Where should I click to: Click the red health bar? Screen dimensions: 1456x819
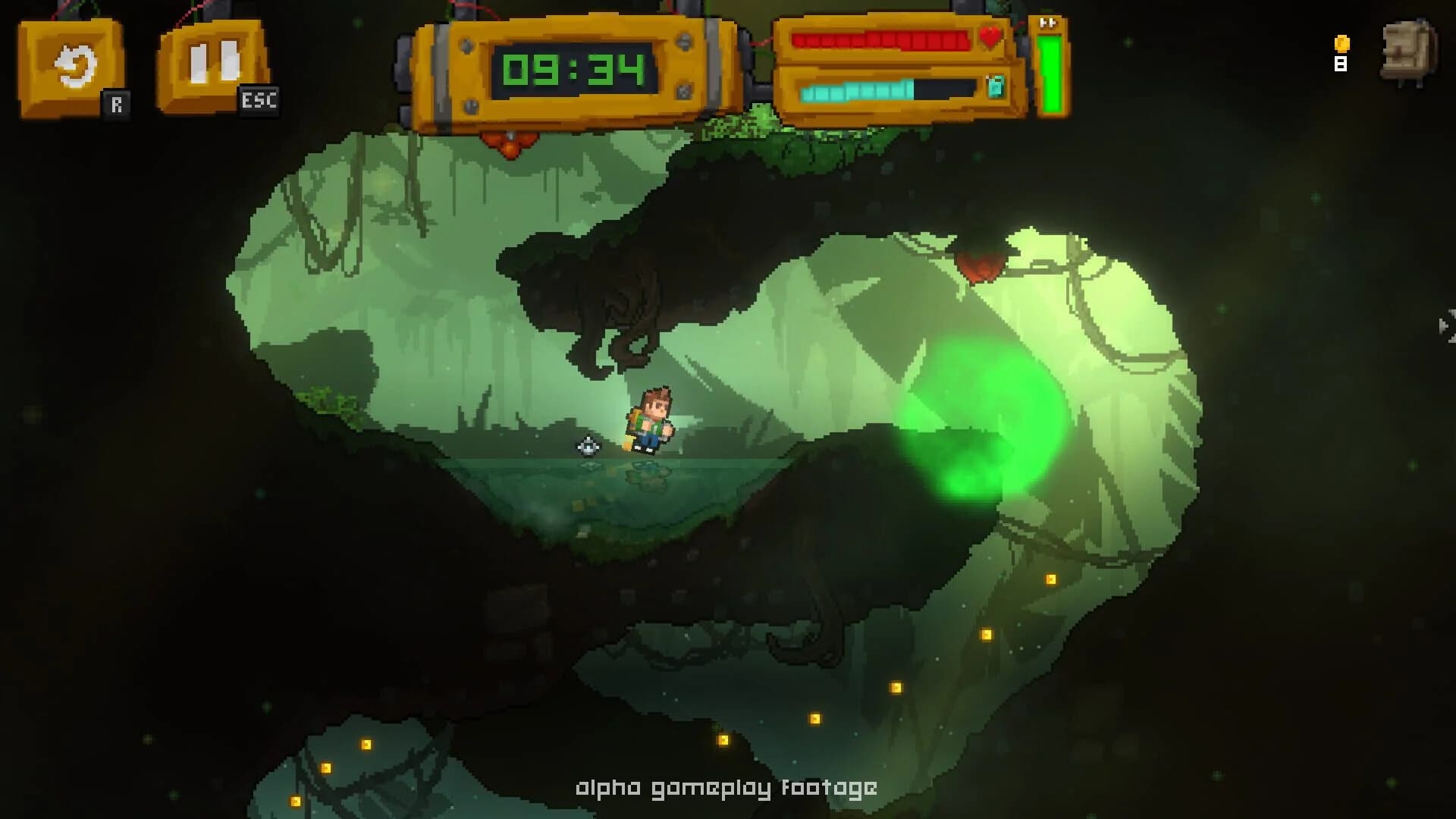(x=880, y=42)
